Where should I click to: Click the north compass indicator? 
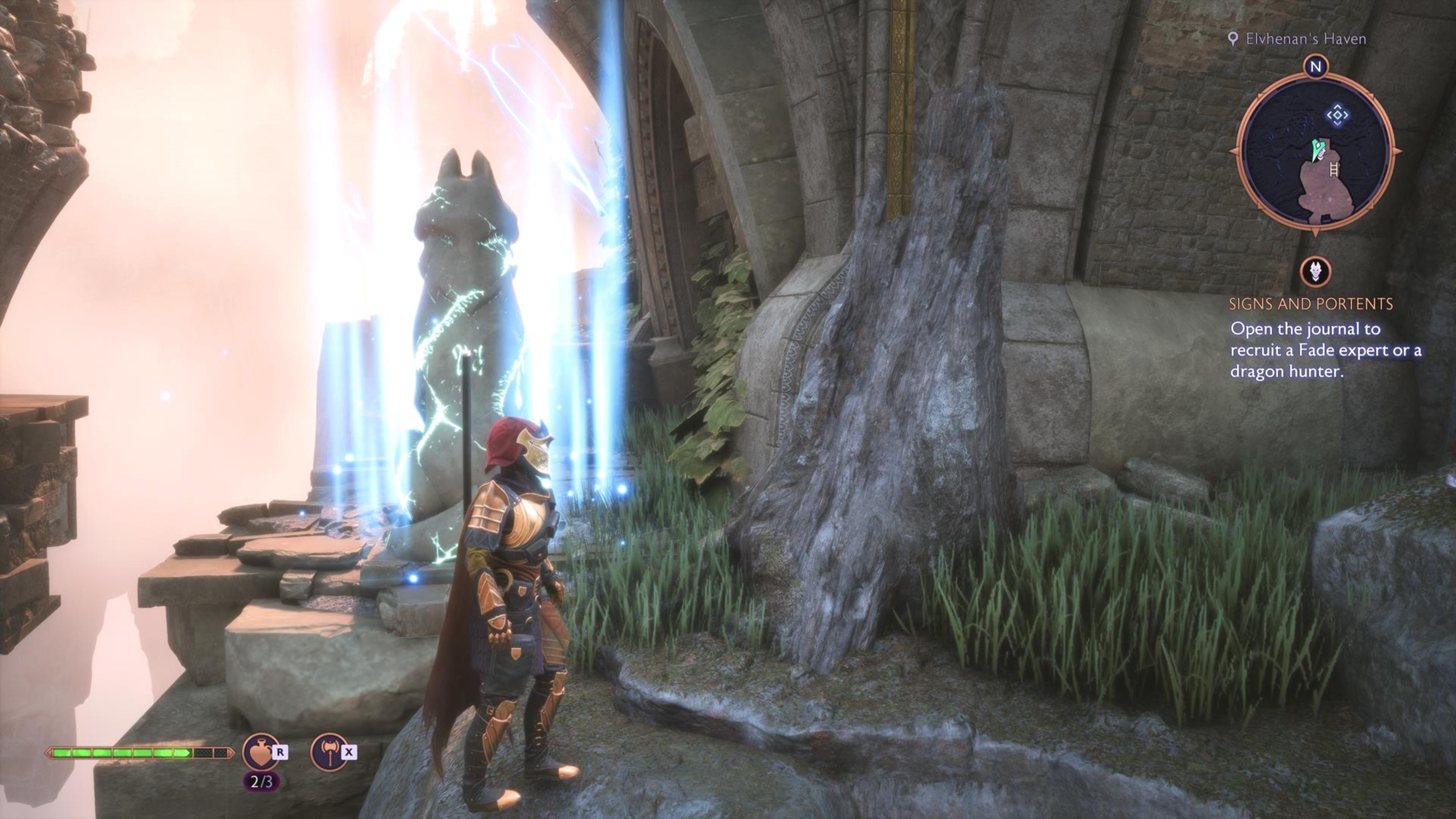pyautogui.click(x=1315, y=67)
